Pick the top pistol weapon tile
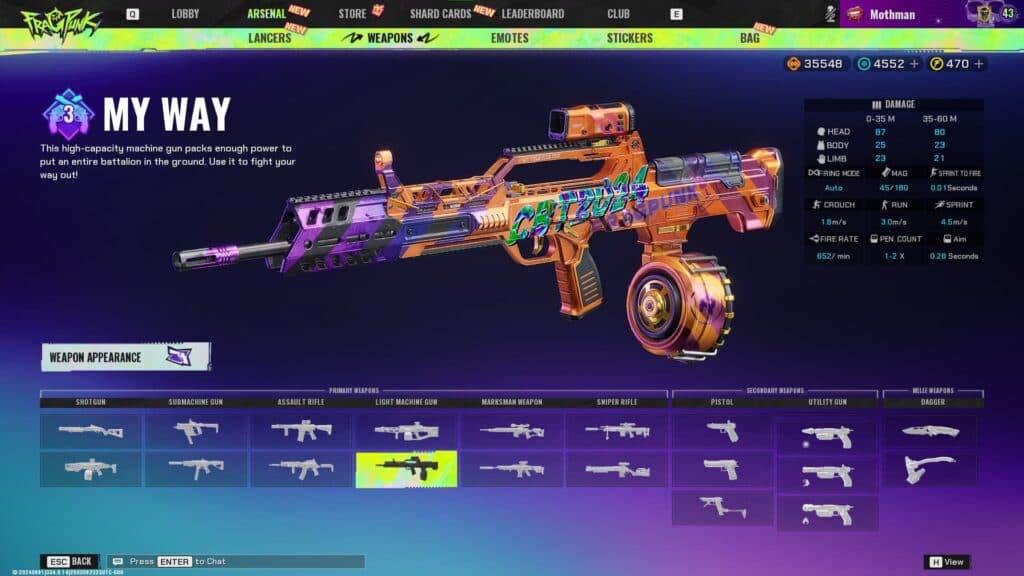 (x=722, y=431)
